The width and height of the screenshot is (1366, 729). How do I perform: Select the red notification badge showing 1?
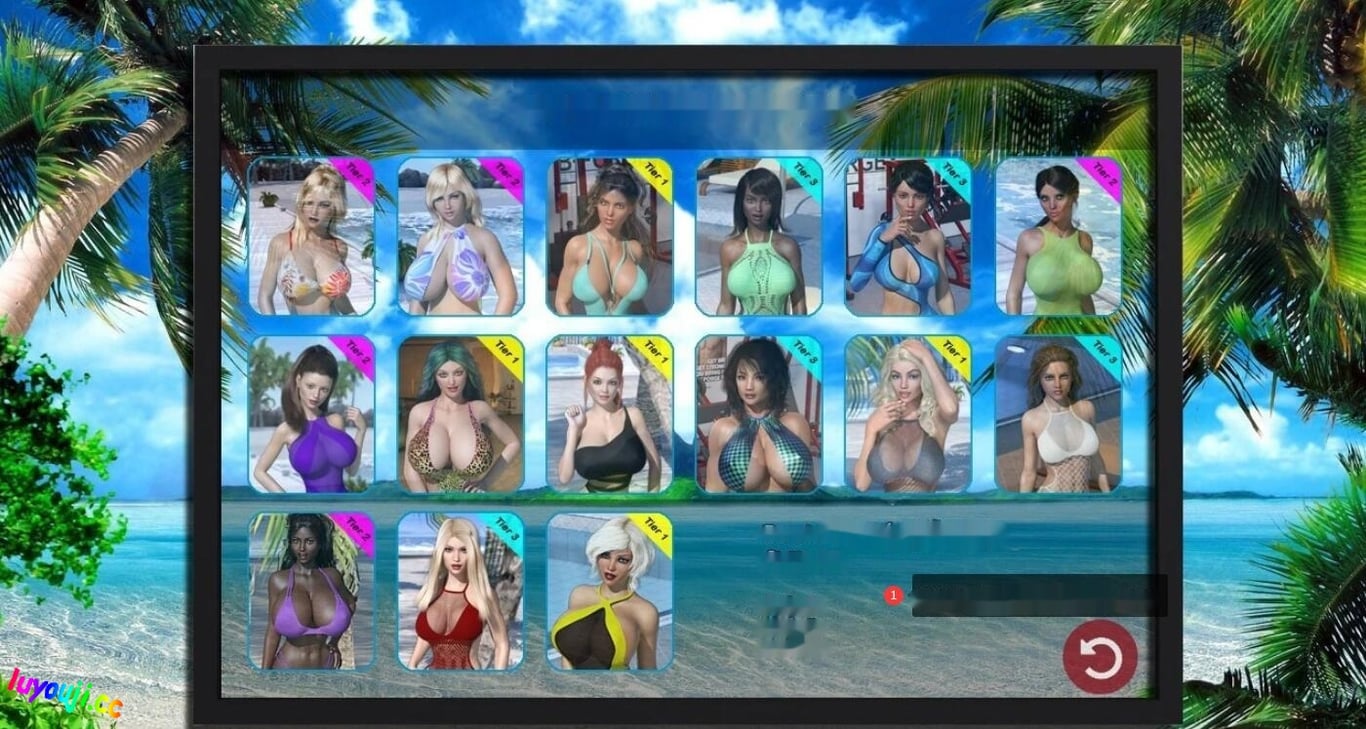[x=893, y=594]
